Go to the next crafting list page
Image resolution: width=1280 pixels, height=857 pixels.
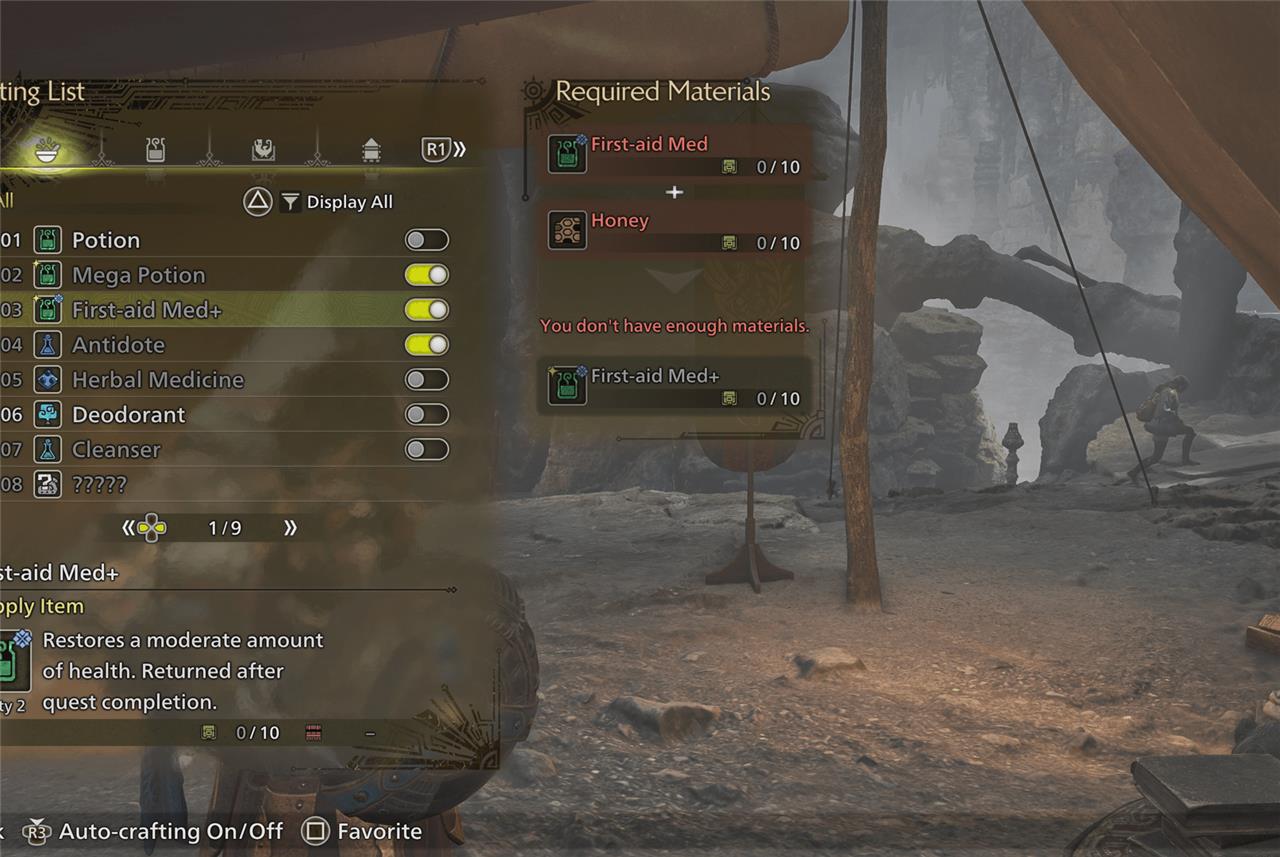[290, 528]
